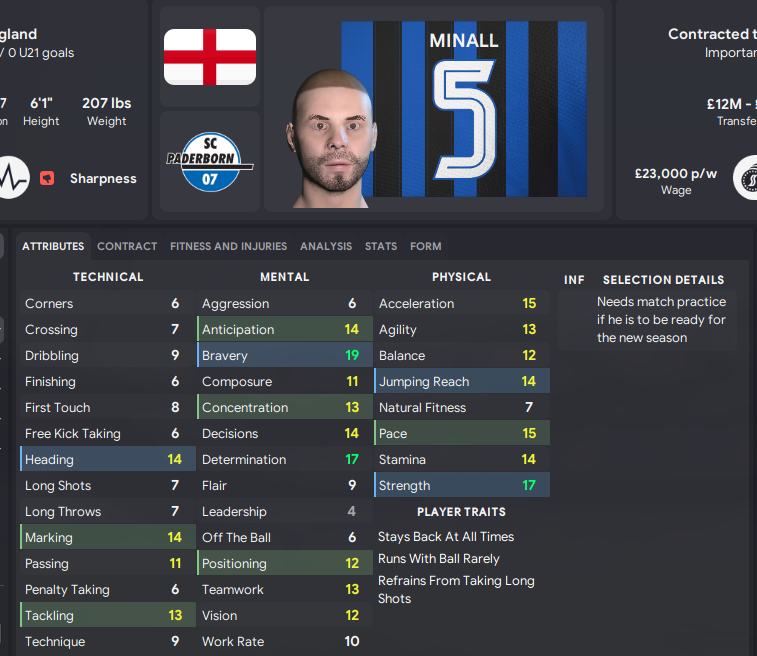Open the Stats tab
Screen dimensions: 757x656
381,246
